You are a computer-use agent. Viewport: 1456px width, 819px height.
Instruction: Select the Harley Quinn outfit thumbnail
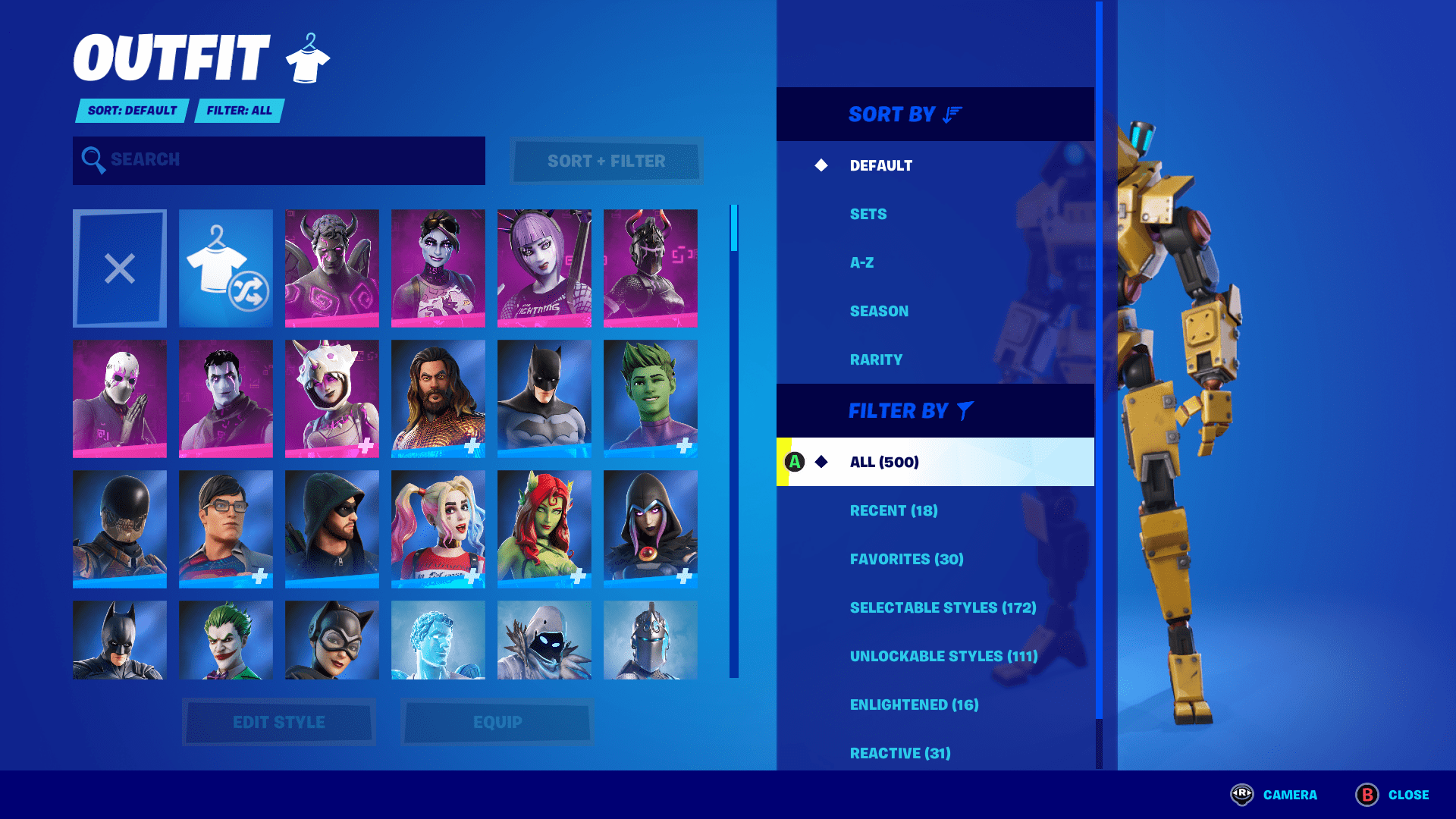click(x=438, y=529)
